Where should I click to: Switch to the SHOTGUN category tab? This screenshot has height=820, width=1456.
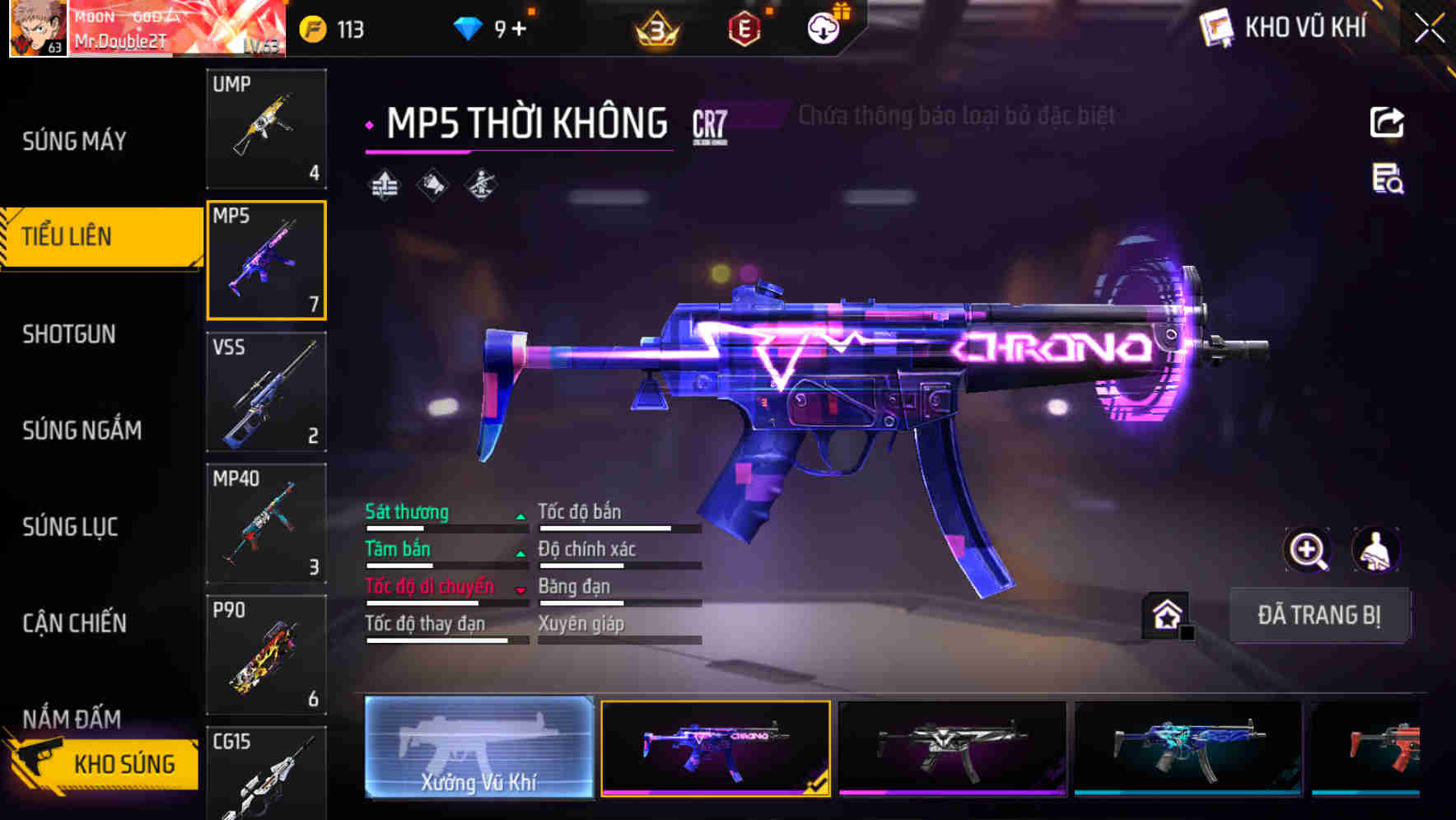click(69, 334)
